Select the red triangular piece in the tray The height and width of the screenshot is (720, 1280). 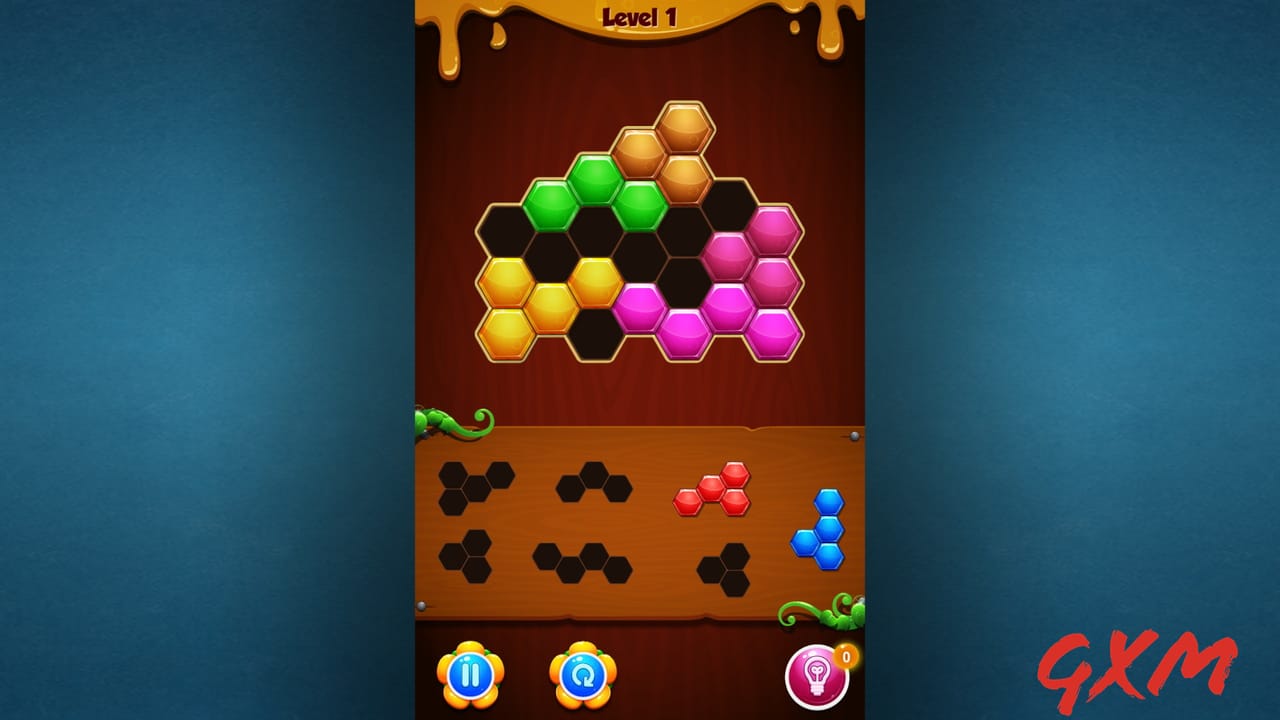point(712,487)
